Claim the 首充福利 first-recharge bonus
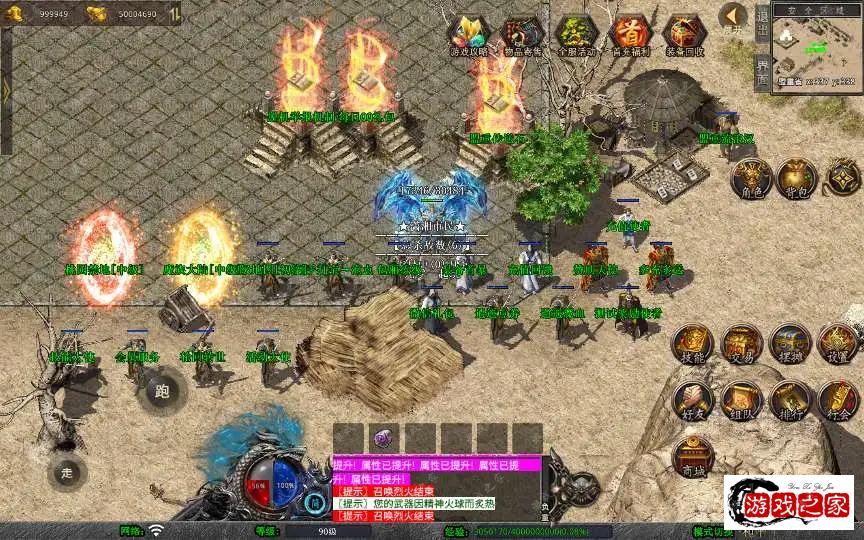864x540 pixels. click(x=630, y=34)
